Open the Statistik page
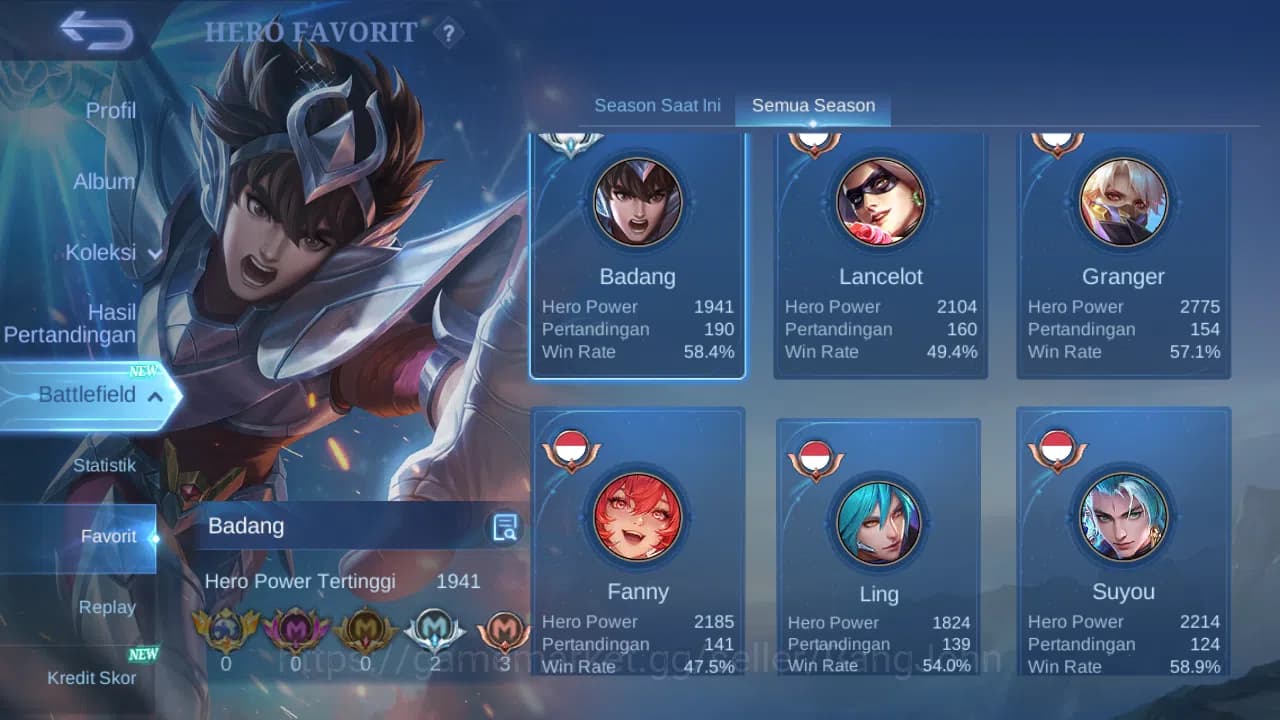This screenshot has height=720, width=1280. click(107, 465)
